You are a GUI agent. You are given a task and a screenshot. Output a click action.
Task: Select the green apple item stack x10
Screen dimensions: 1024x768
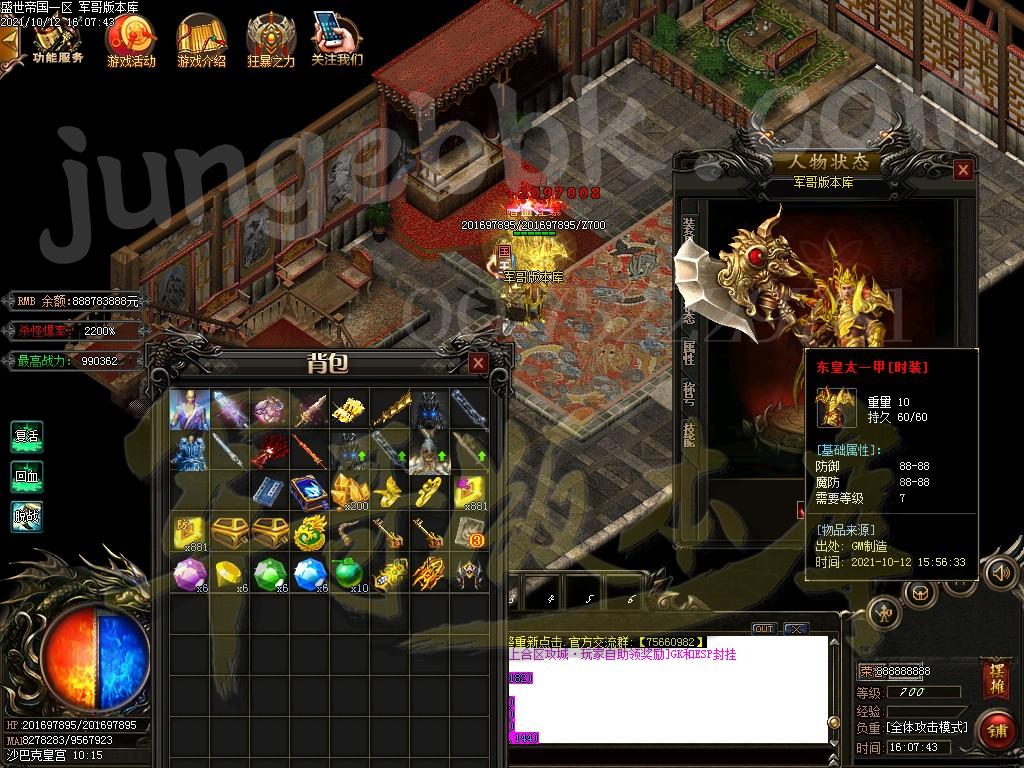pyautogui.click(x=349, y=574)
